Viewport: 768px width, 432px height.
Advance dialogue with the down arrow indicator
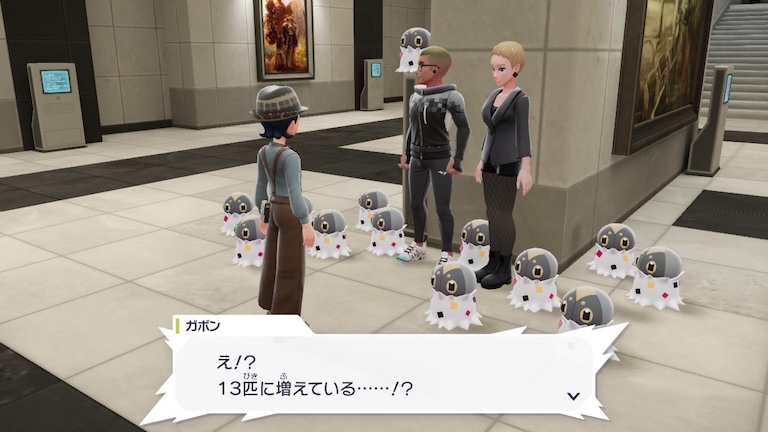[573, 395]
